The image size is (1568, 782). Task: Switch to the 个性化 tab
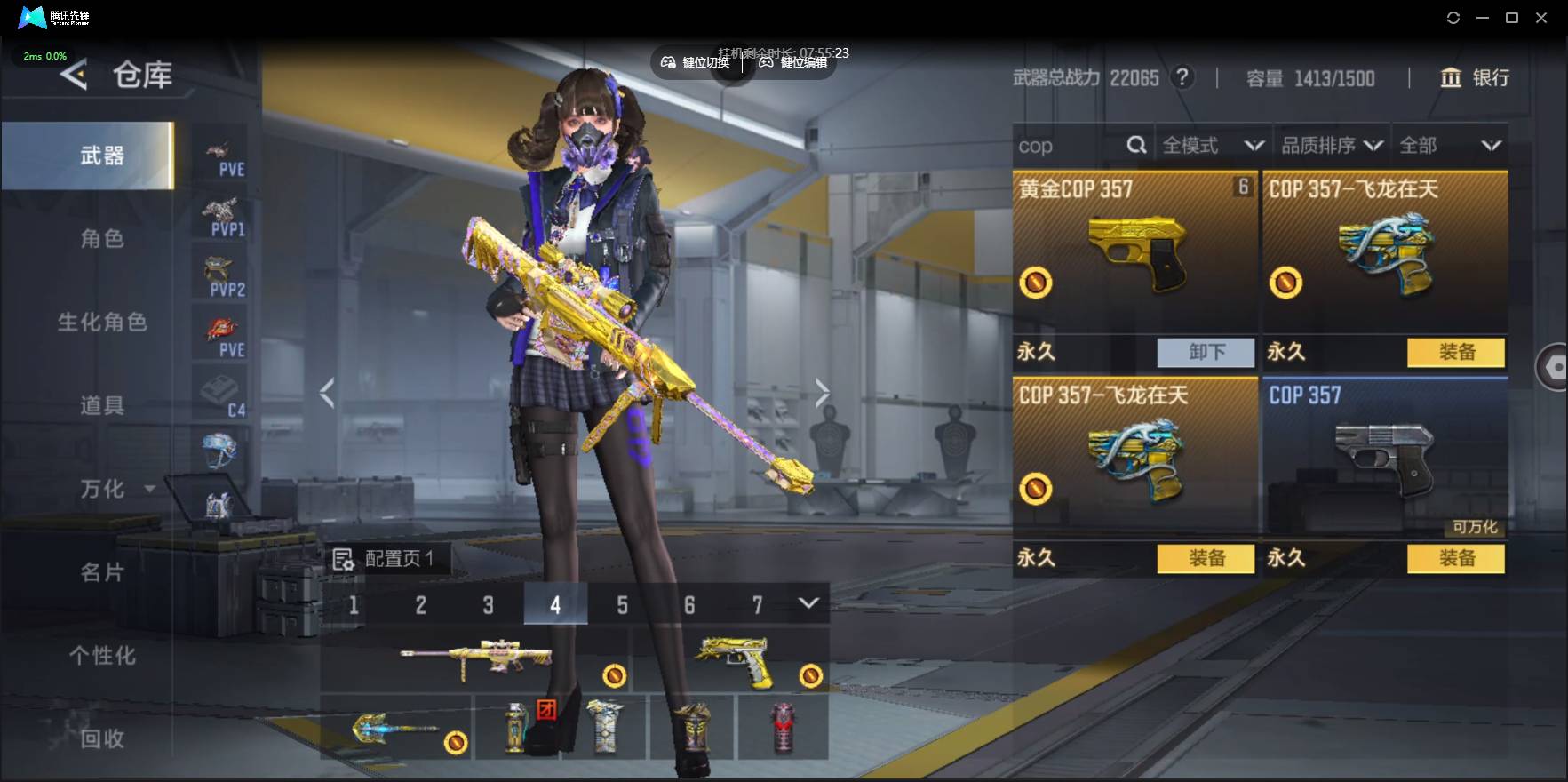click(101, 656)
